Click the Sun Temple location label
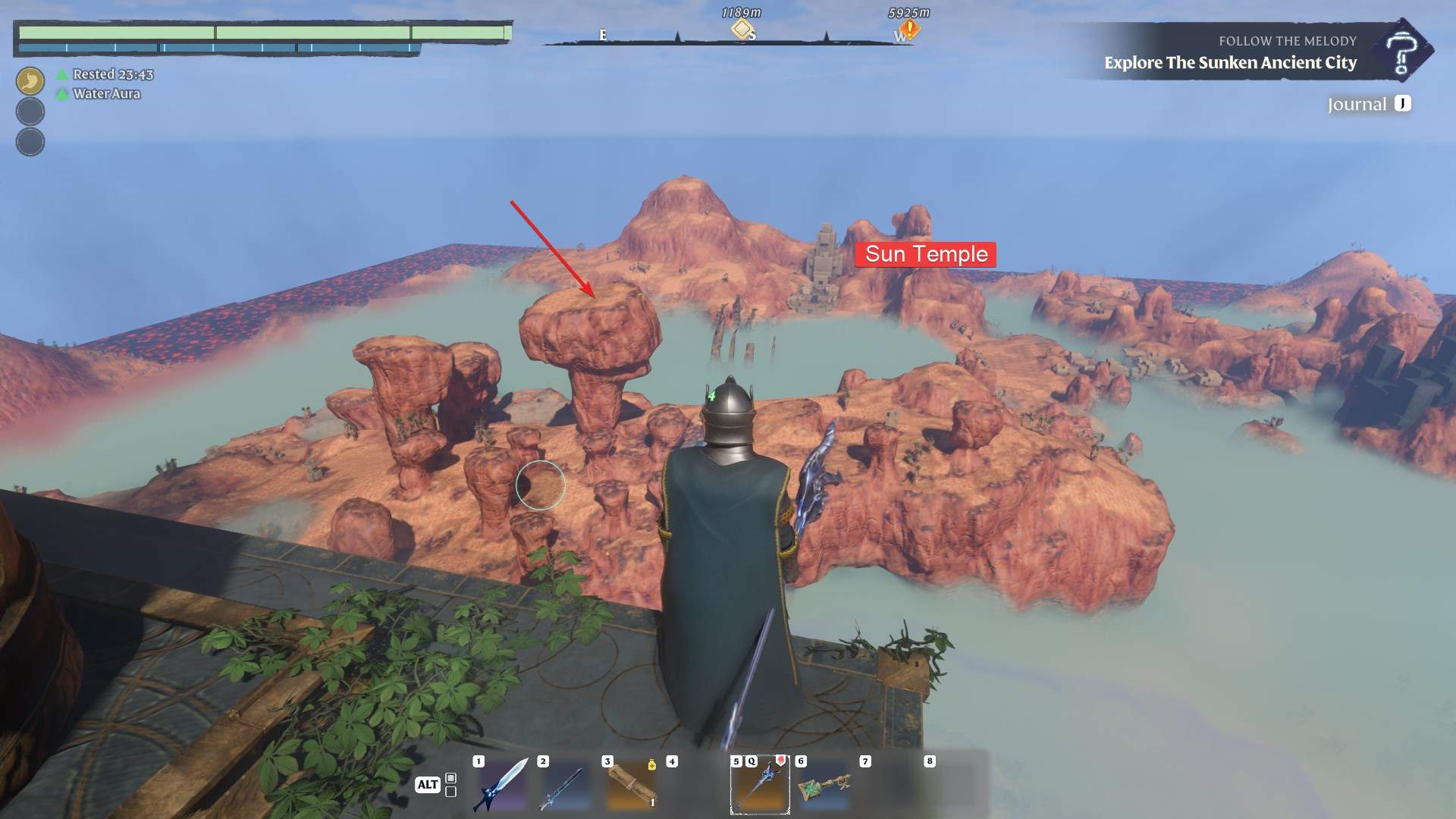The image size is (1456, 819). (x=927, y=255)
